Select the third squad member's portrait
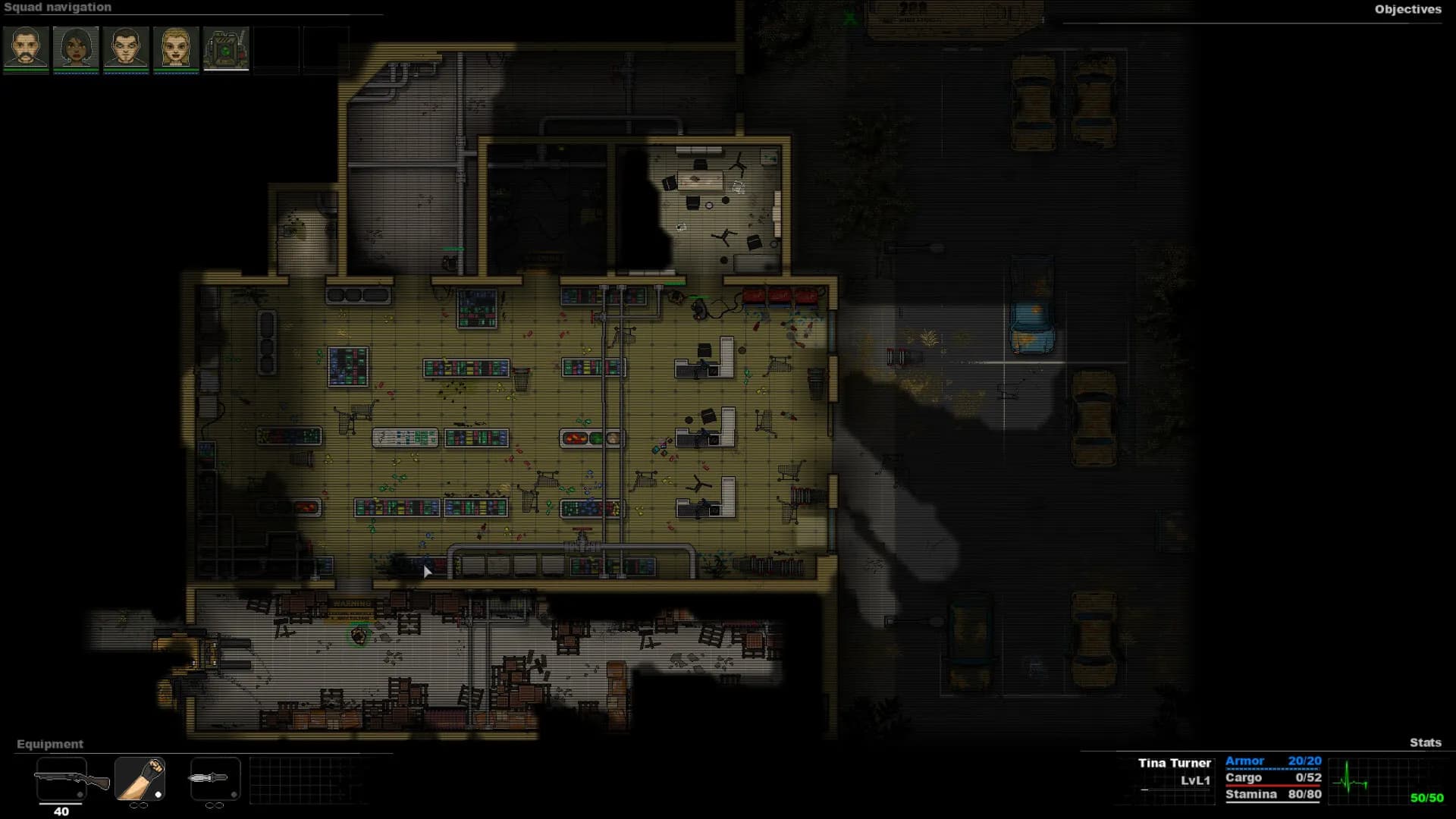Image resolution: width=1456 pixels, height=819 pixels. click(126, 49)
